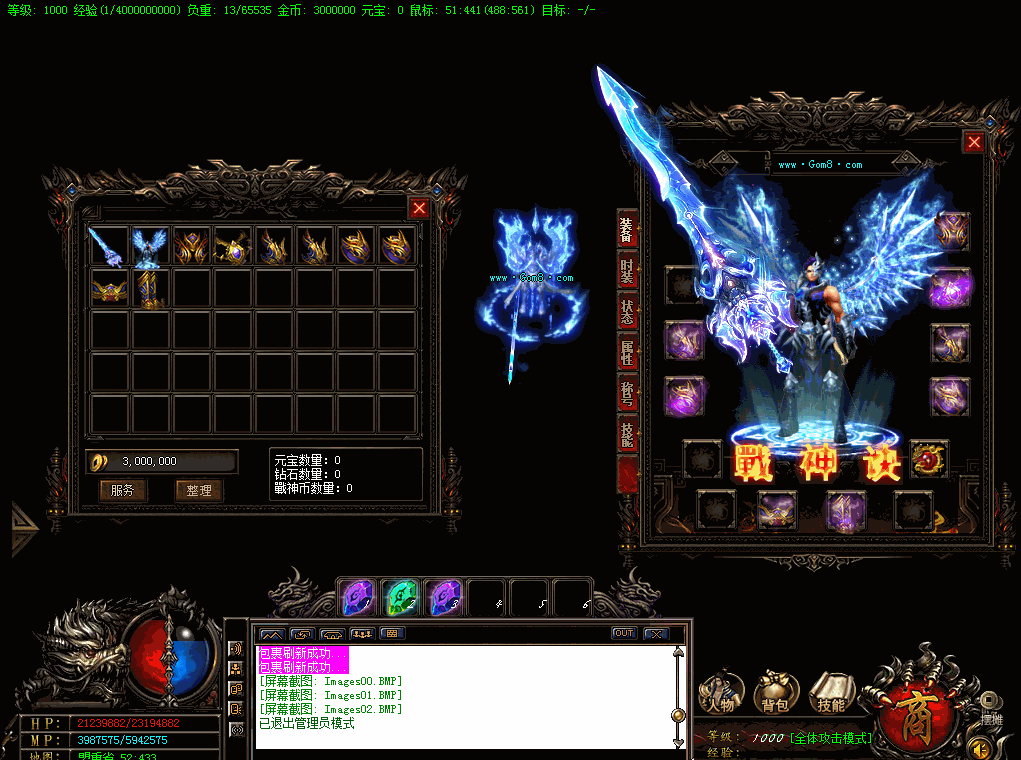This screenshot has width=1021, height=760.
Task: Show the 状态 status tab
Action: click(627, 312)
